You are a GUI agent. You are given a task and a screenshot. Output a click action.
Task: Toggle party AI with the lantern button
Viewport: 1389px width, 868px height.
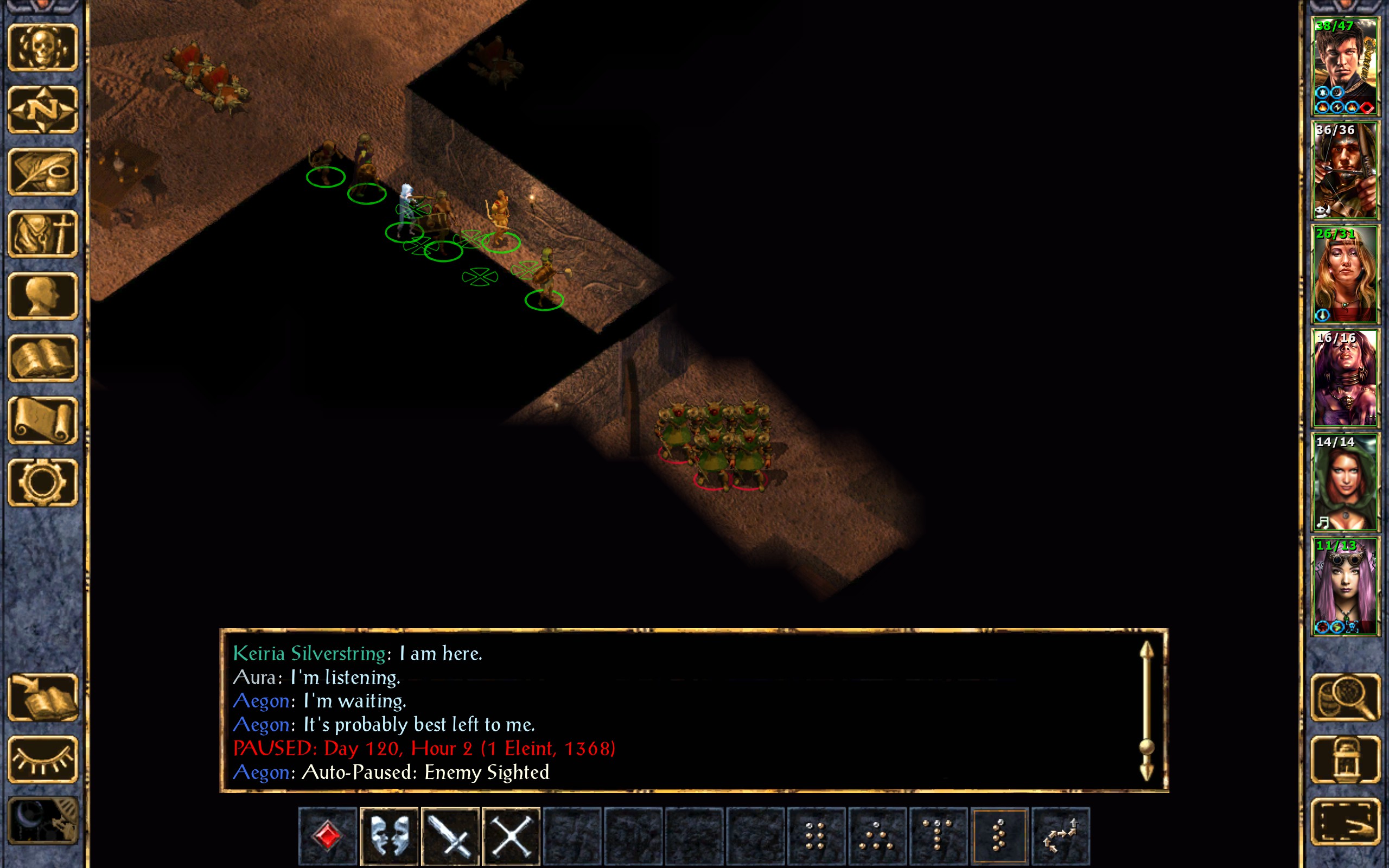tap(1345, 759)
